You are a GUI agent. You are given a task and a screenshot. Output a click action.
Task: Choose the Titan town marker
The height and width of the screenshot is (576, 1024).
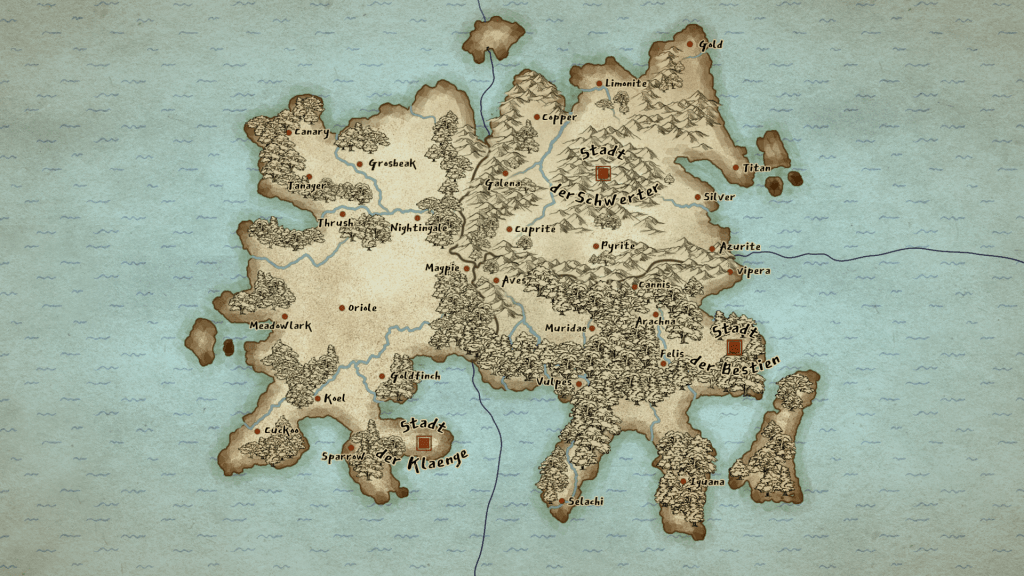tap(736, 168)
